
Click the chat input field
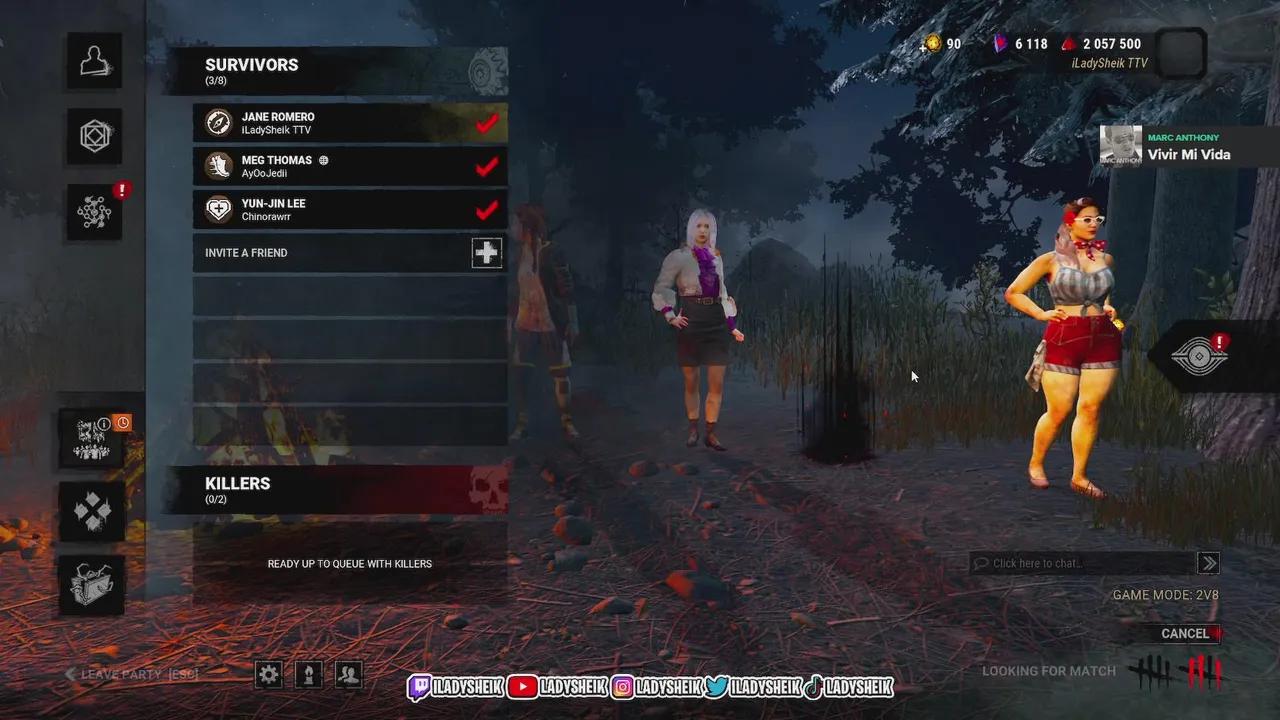[x=1080, y=562]
